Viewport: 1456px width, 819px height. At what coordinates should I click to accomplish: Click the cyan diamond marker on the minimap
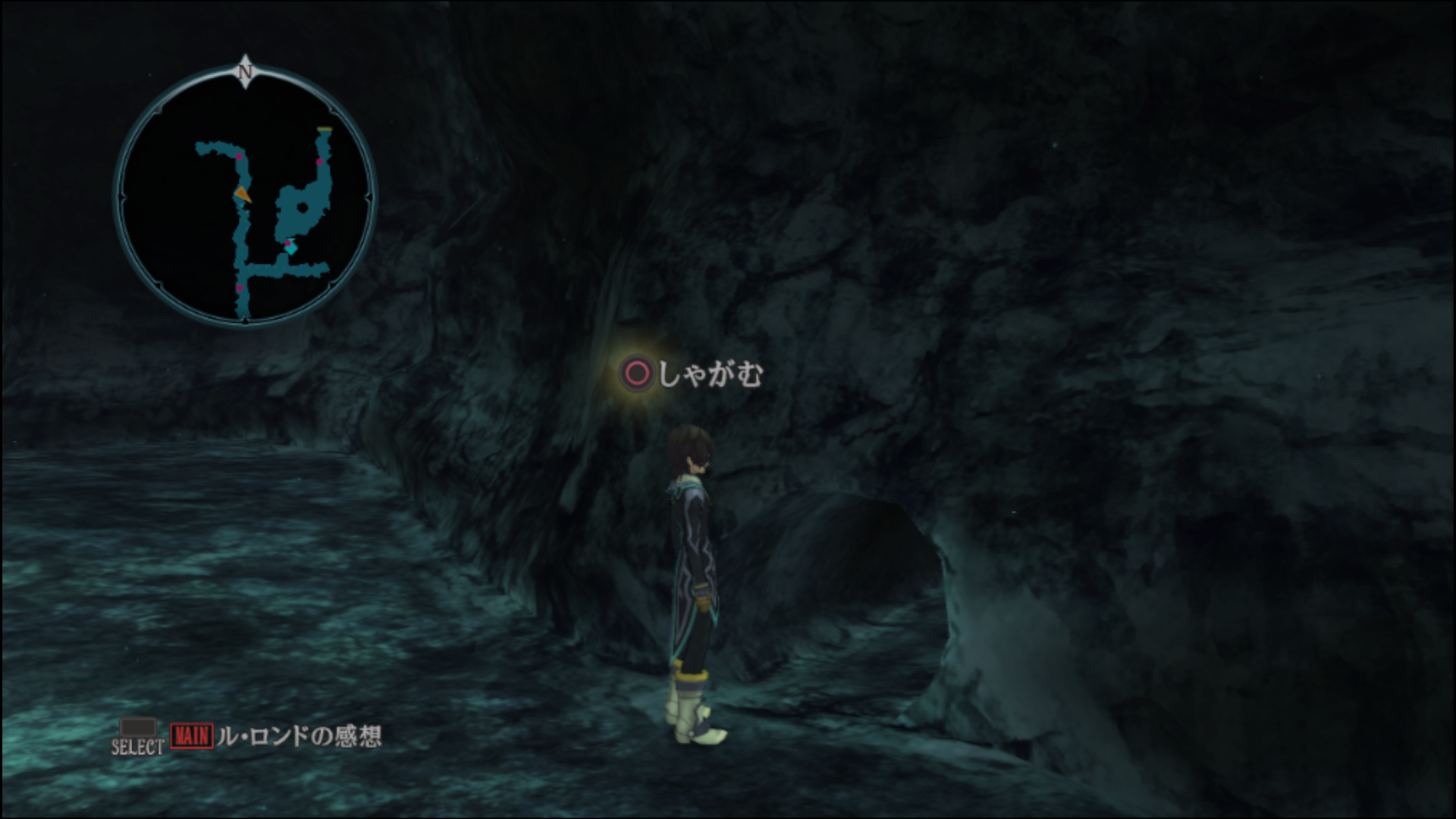click(x=290, y=247)
